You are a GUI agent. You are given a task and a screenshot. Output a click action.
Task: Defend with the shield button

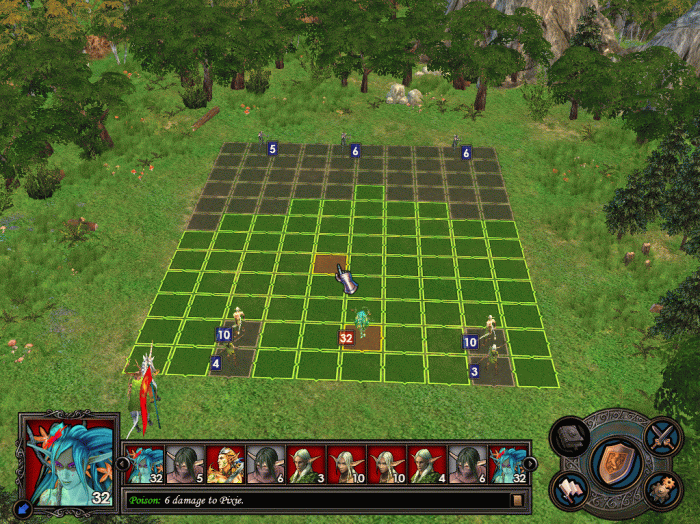tap(615, 462)
